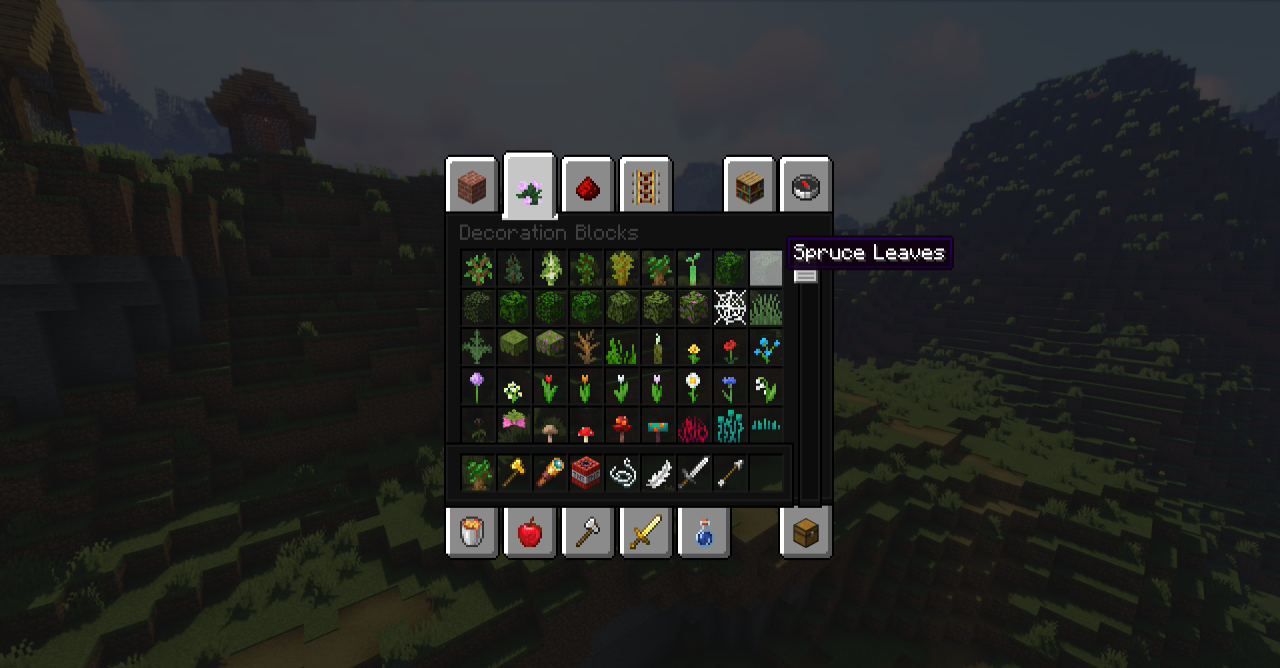This screenshot has width=1280, height=668.
Task: Select the cobweb item
Action: coord(730,307)
